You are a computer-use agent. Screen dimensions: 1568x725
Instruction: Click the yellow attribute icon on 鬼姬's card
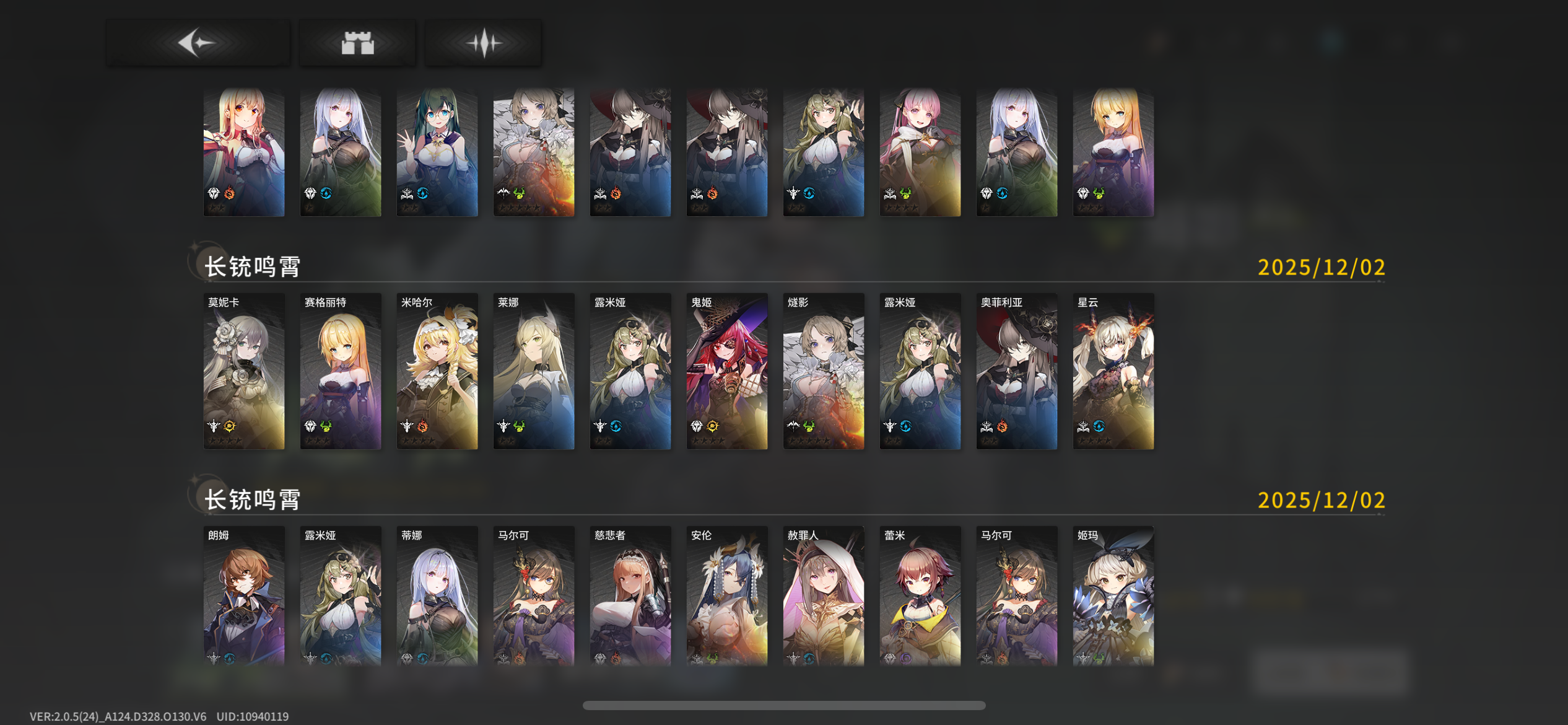click(713, 426)
